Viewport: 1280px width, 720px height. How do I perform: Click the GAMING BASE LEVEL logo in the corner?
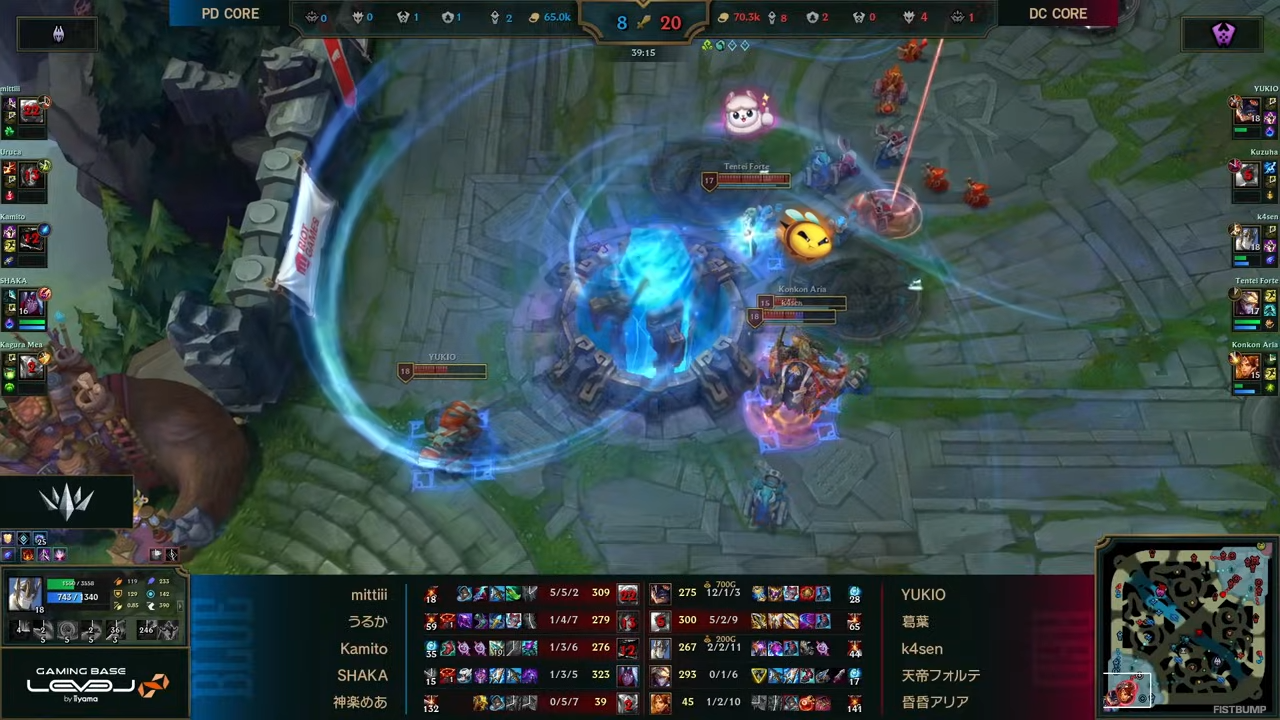point(95,685)
